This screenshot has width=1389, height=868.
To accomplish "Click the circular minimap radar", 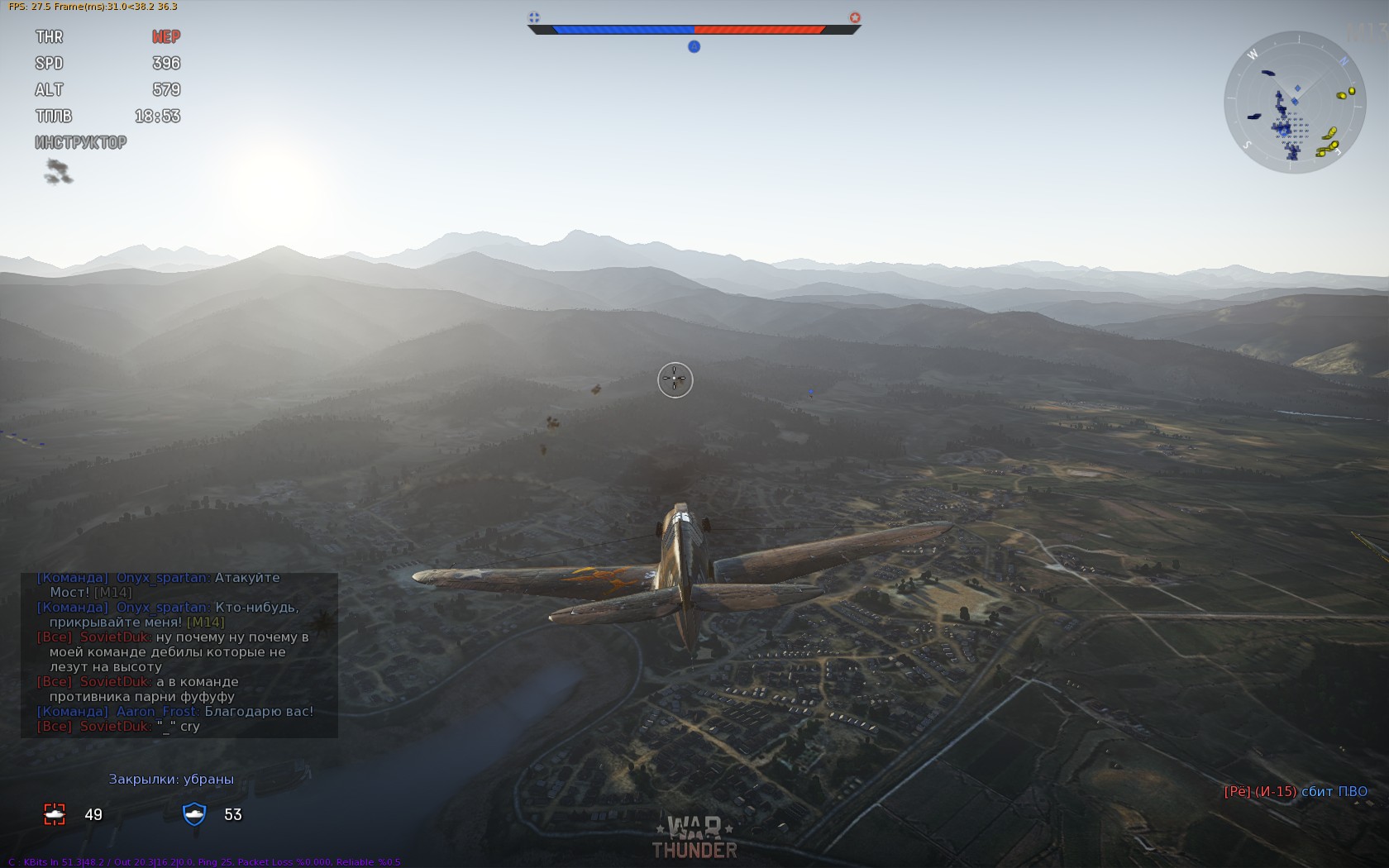I will pyautogui.click(x=1295, y=103).
